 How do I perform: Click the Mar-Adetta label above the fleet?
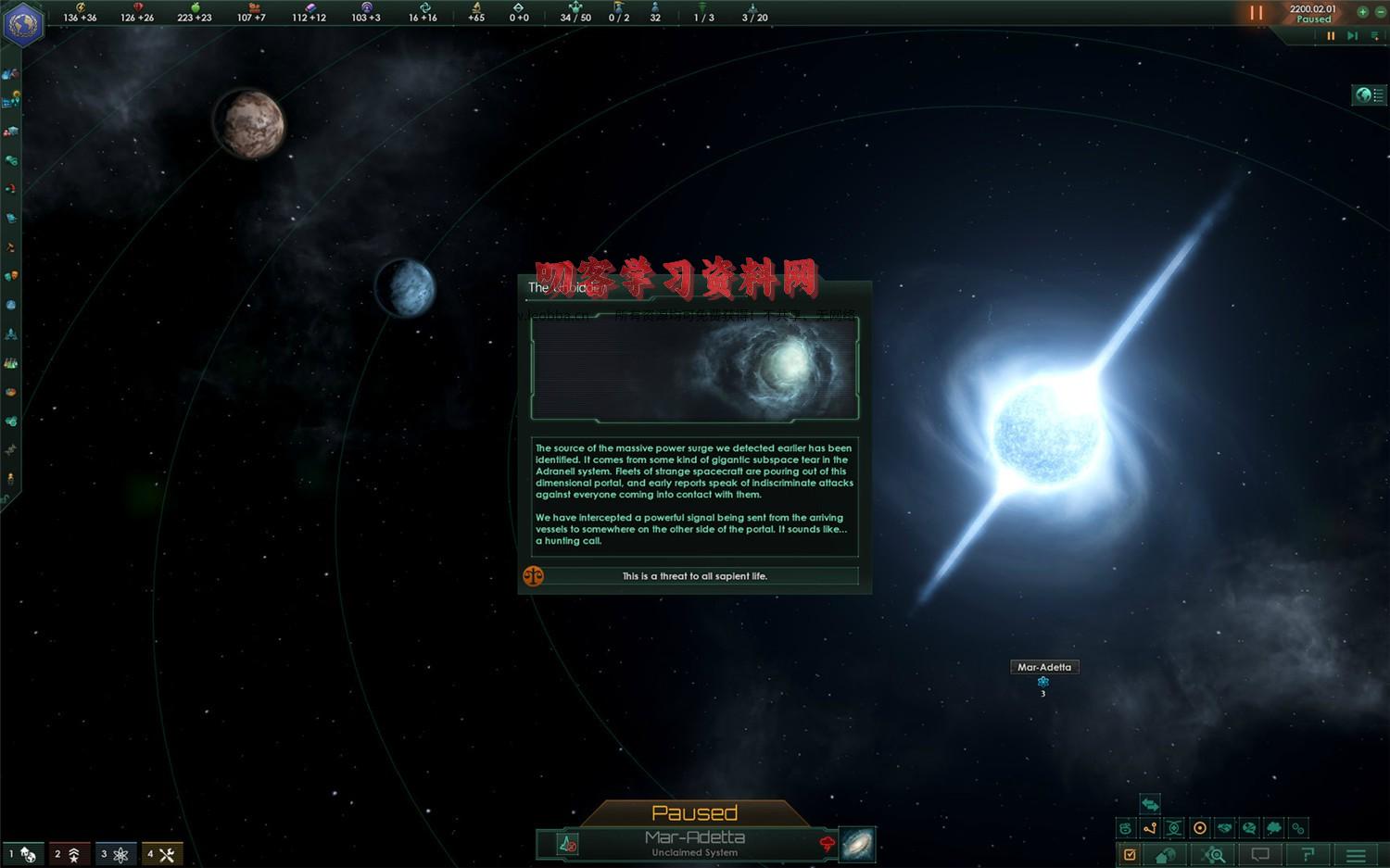[1043, 666]
